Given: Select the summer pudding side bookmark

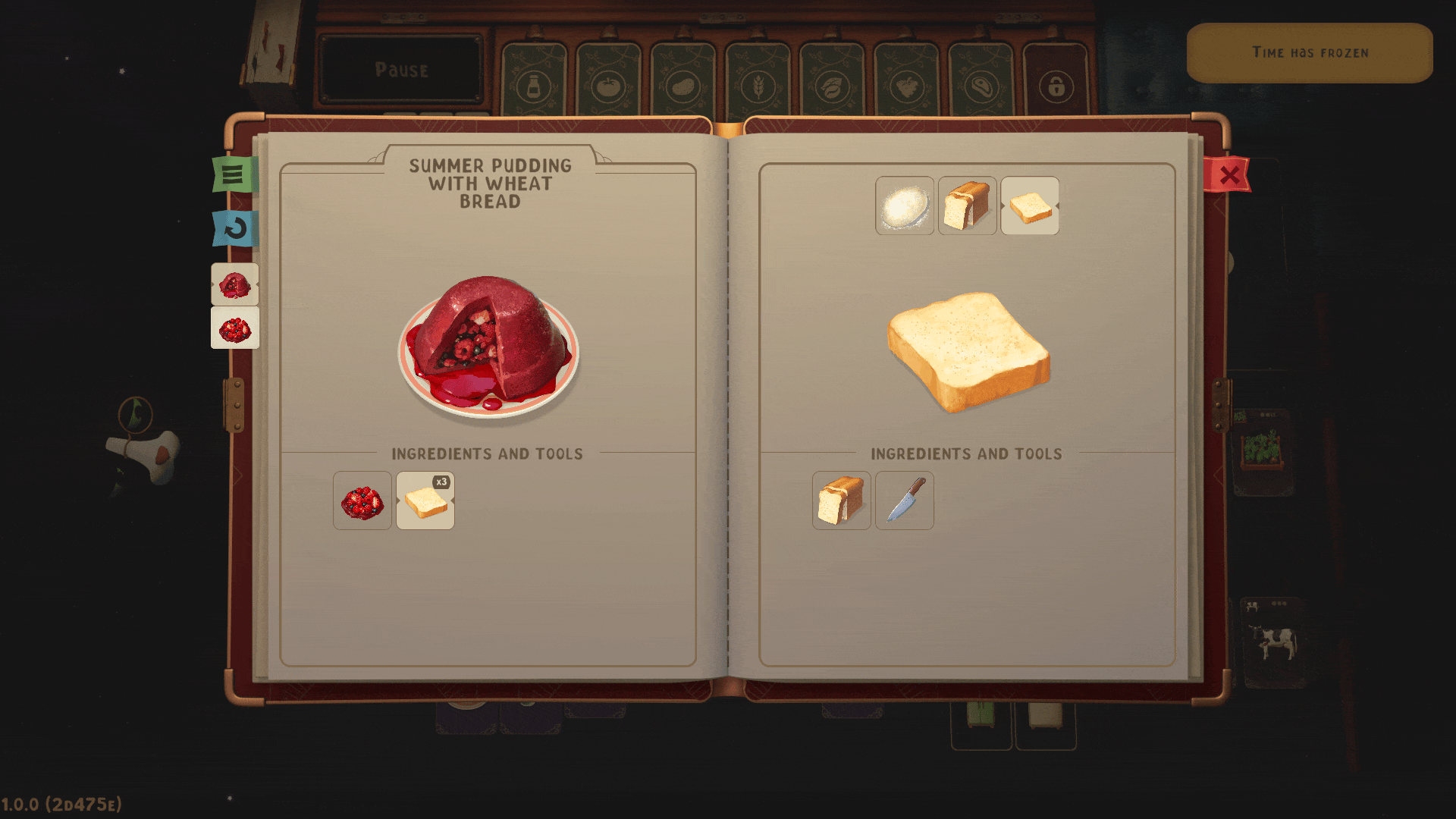Looking at the screenshot, I should (234, 285).
